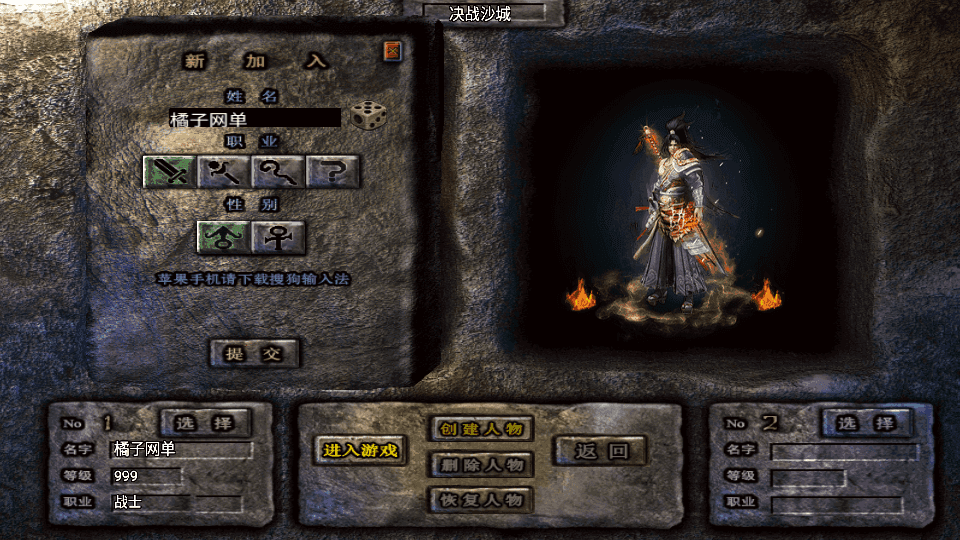Select the question mark class icon
This screenshot has height=540, width=960.
(333, 172)
